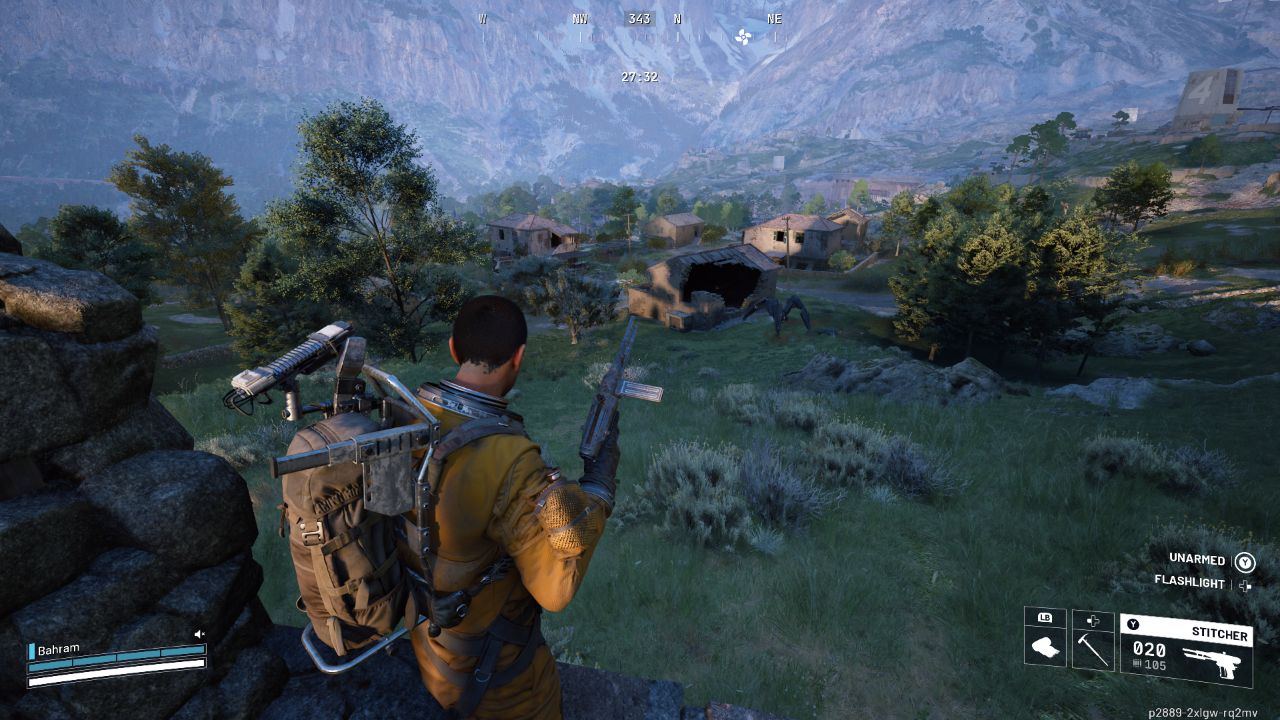Image resolution: width=1280 pixels, height=720 pixels.
Task: Click the fan-shaped marker on the compass
Action: click(x=743, y=36)
